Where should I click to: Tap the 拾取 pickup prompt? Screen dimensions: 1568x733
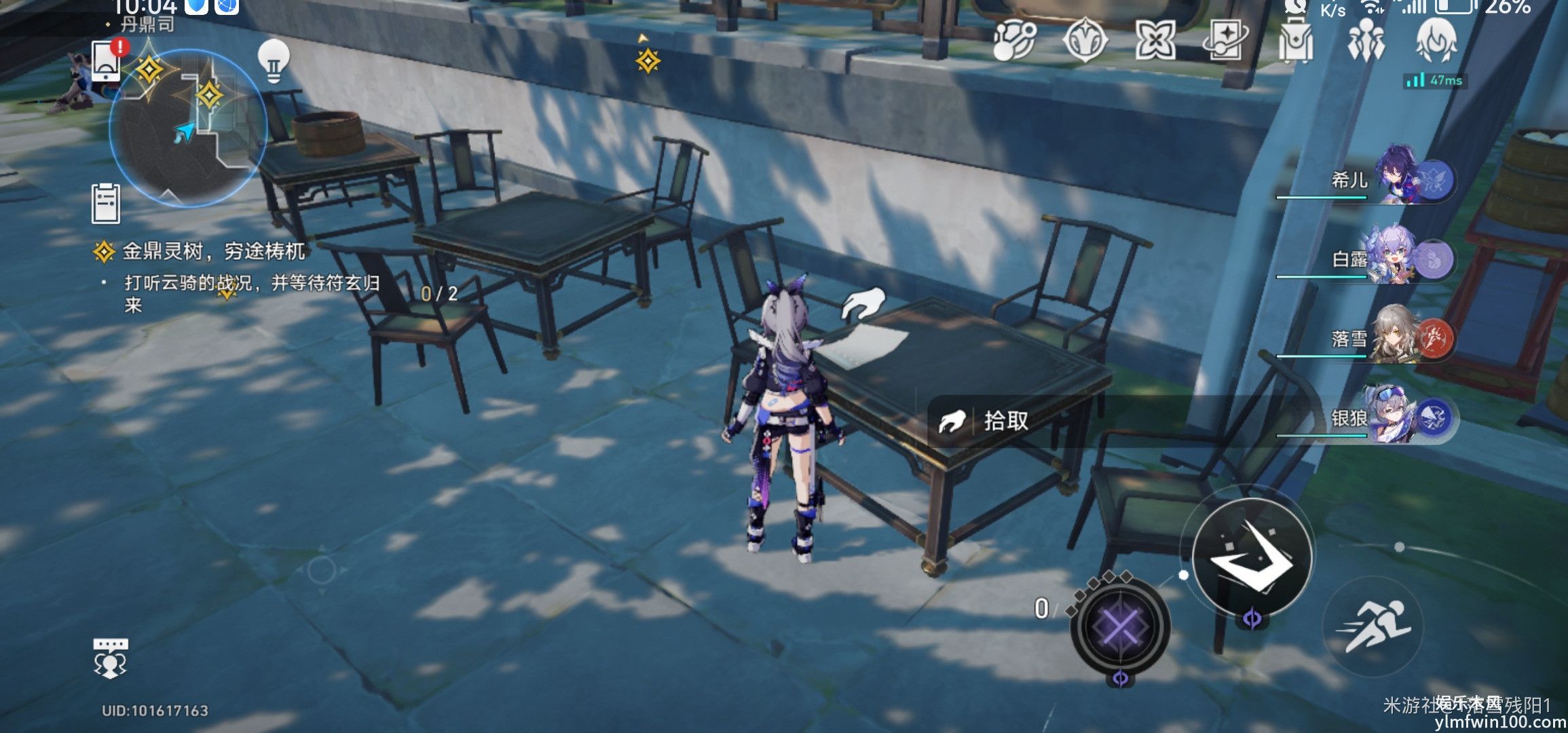1005,421
